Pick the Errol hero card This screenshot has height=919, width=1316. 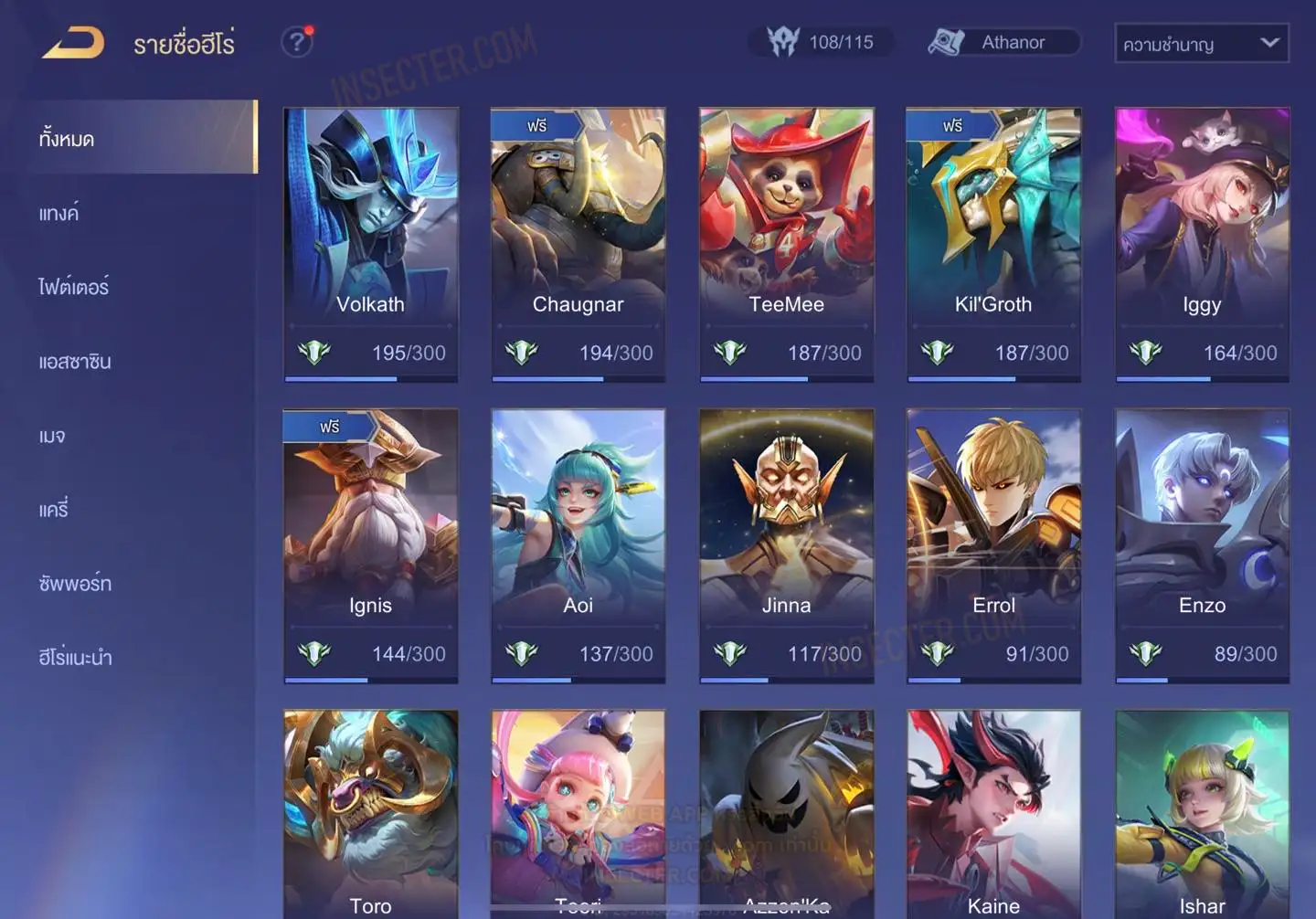coord(993,545)
